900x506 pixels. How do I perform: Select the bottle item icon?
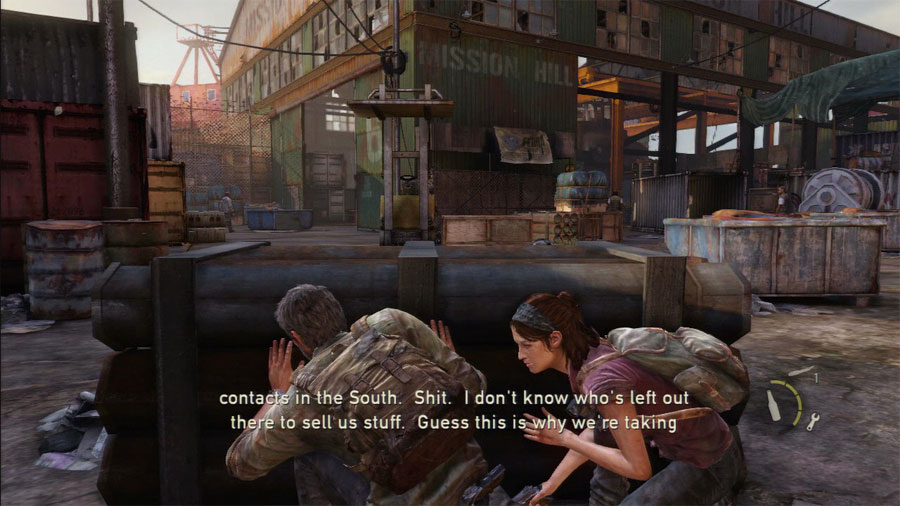pos(773,404)
